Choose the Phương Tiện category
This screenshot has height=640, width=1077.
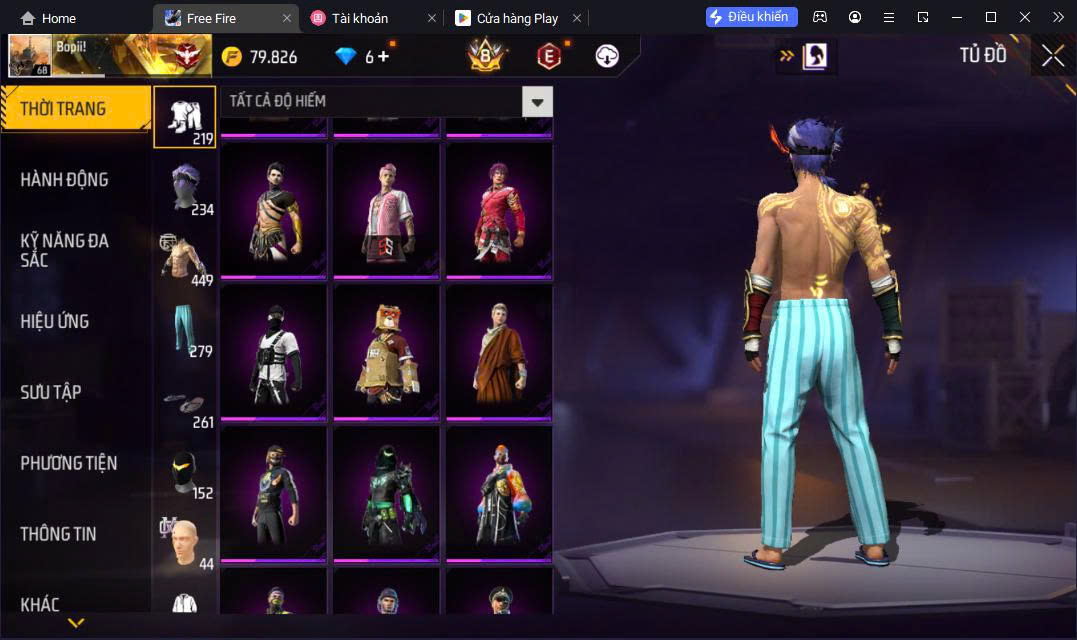click(x=68, y=463)
